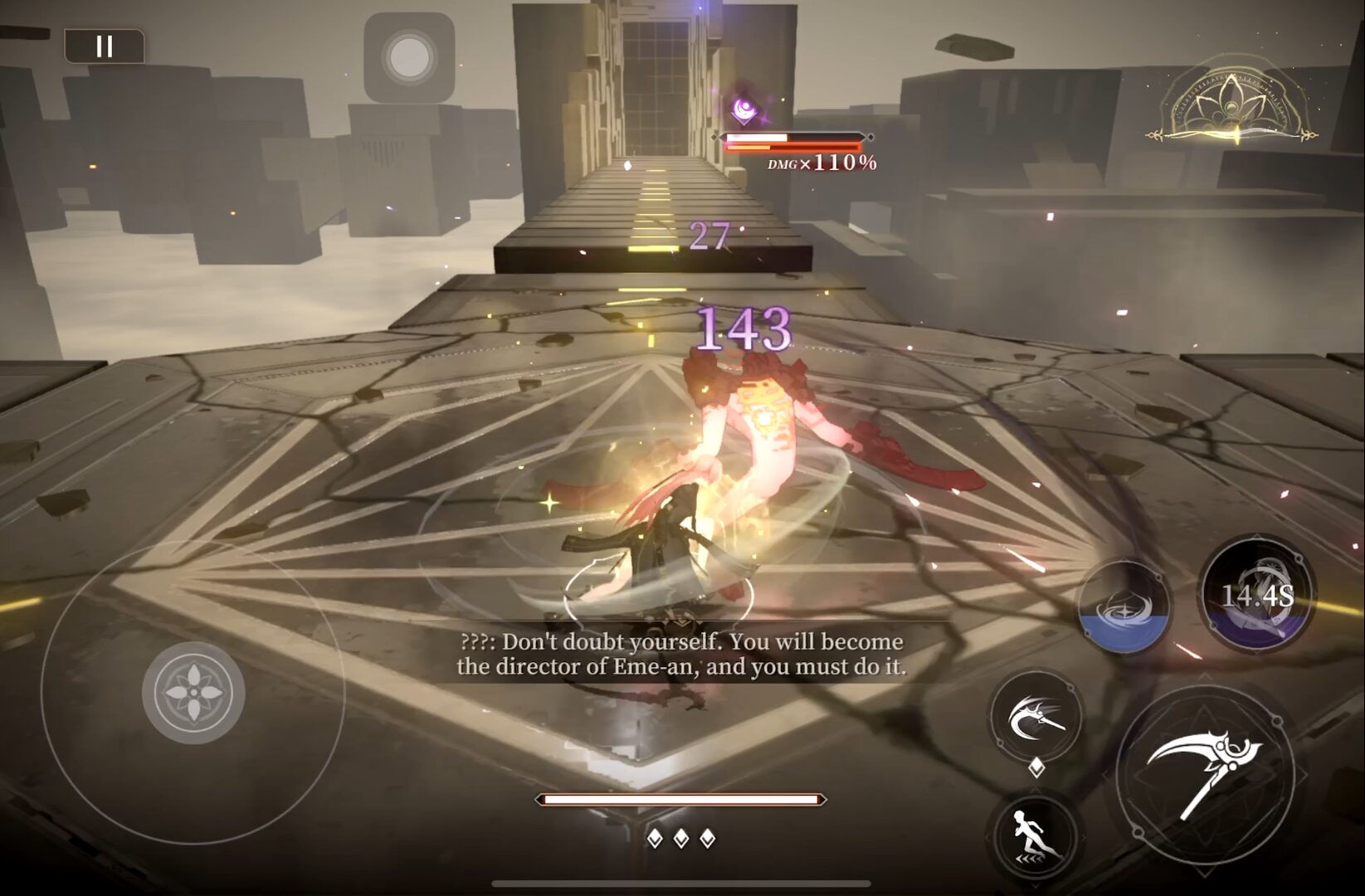Viewport: 1365px width, 896px height.
Task: Attack with the scythe button
Action: (1204, 771)
